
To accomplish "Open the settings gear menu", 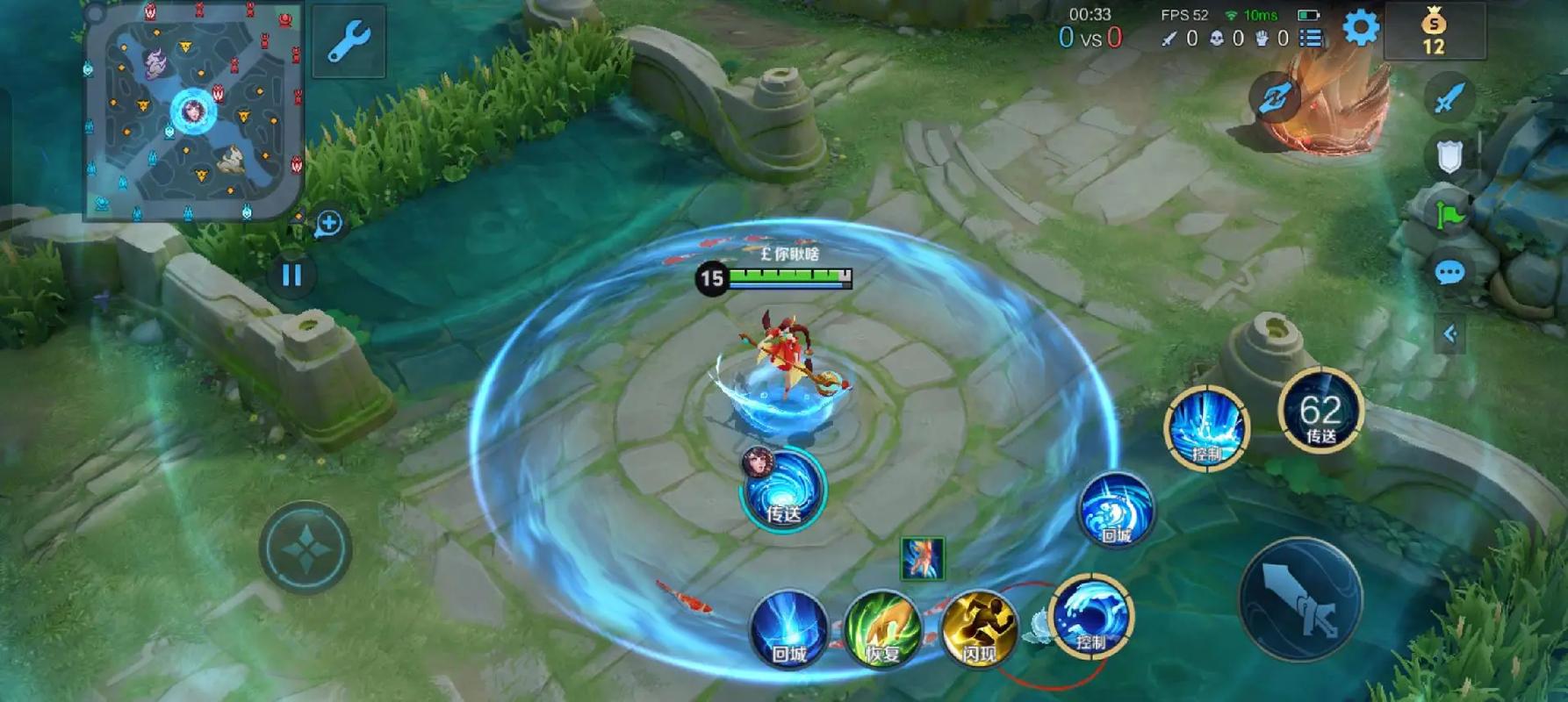I will [1361, 28].
